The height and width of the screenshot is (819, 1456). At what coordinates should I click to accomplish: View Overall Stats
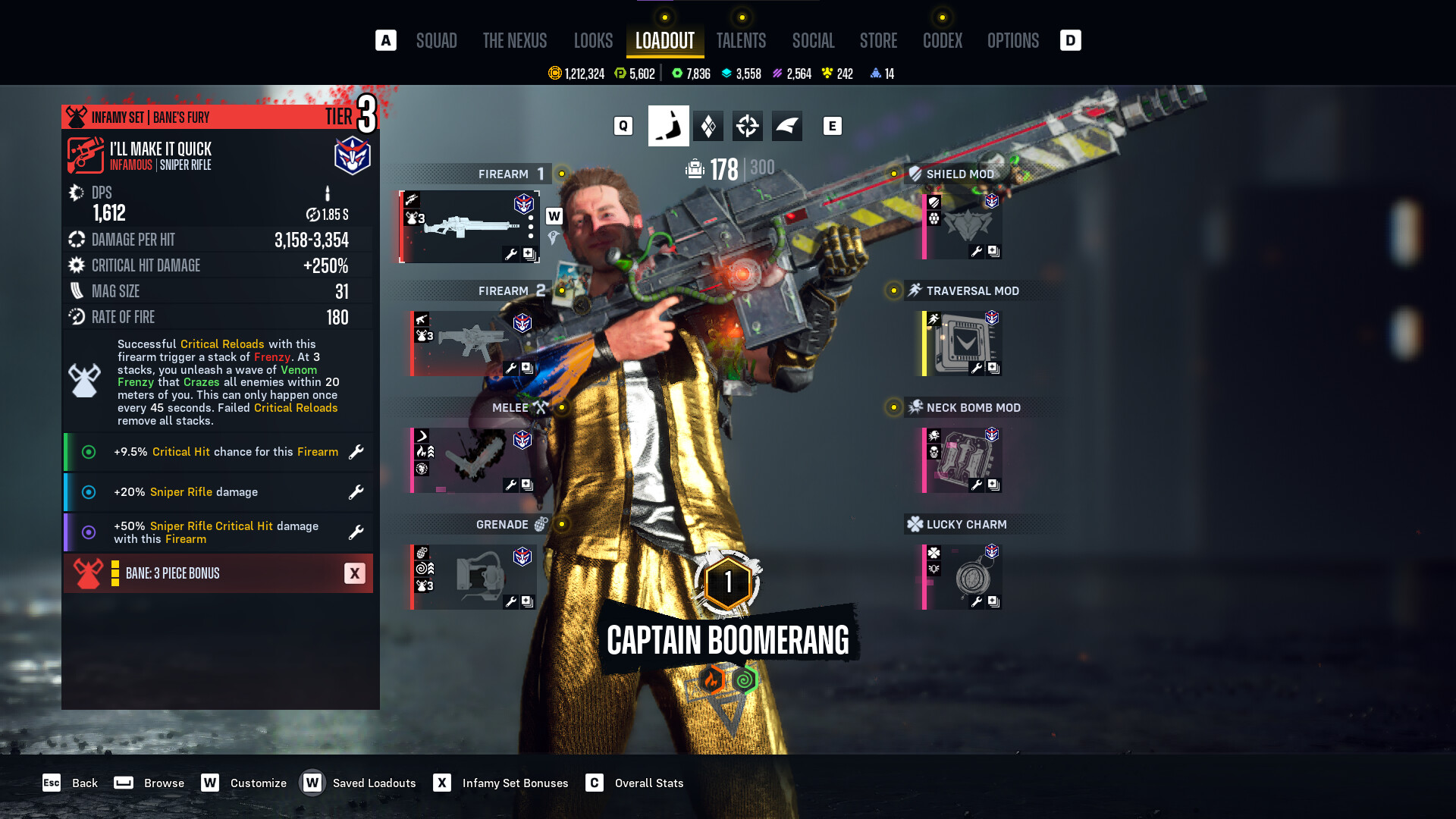[x=648, y=783]
